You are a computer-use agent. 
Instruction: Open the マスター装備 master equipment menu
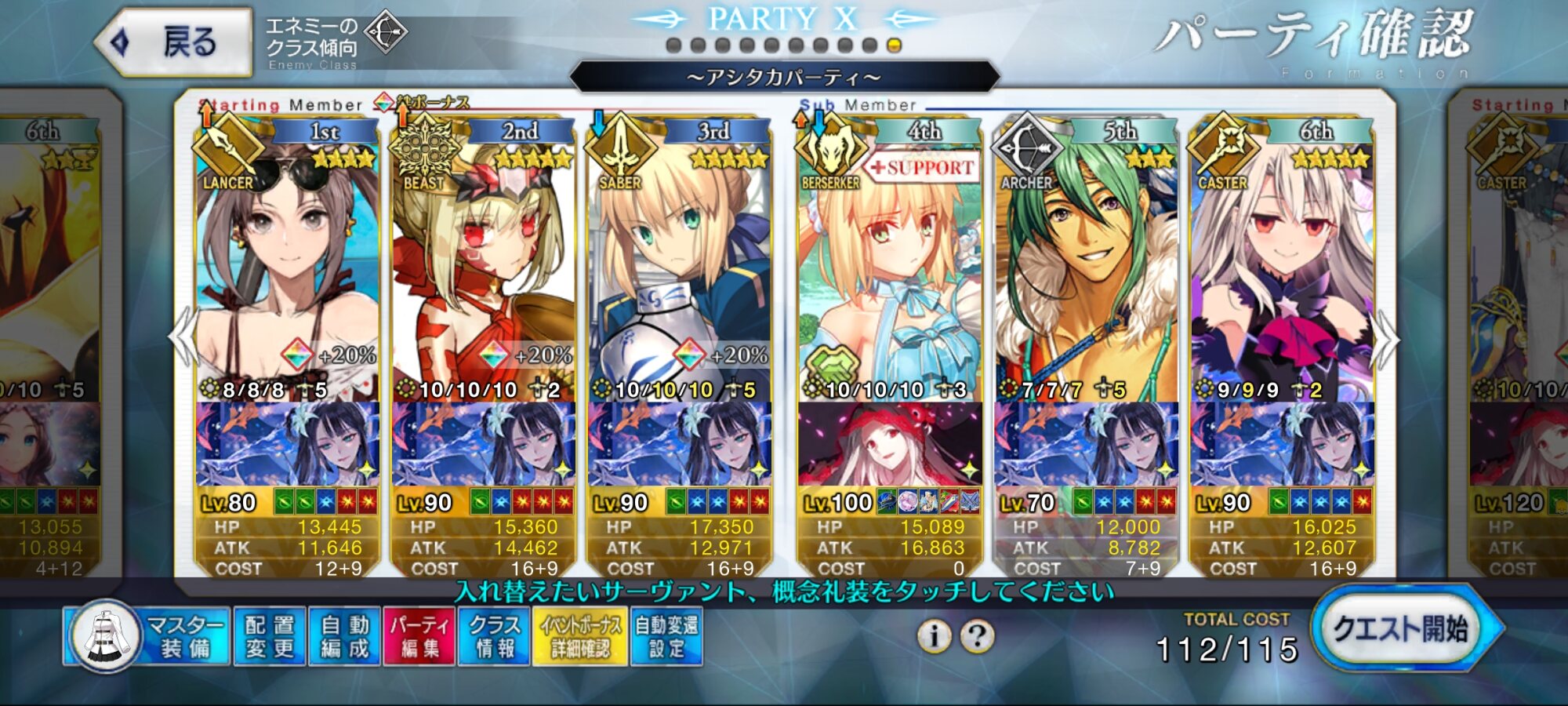click(x=149, y=636)
